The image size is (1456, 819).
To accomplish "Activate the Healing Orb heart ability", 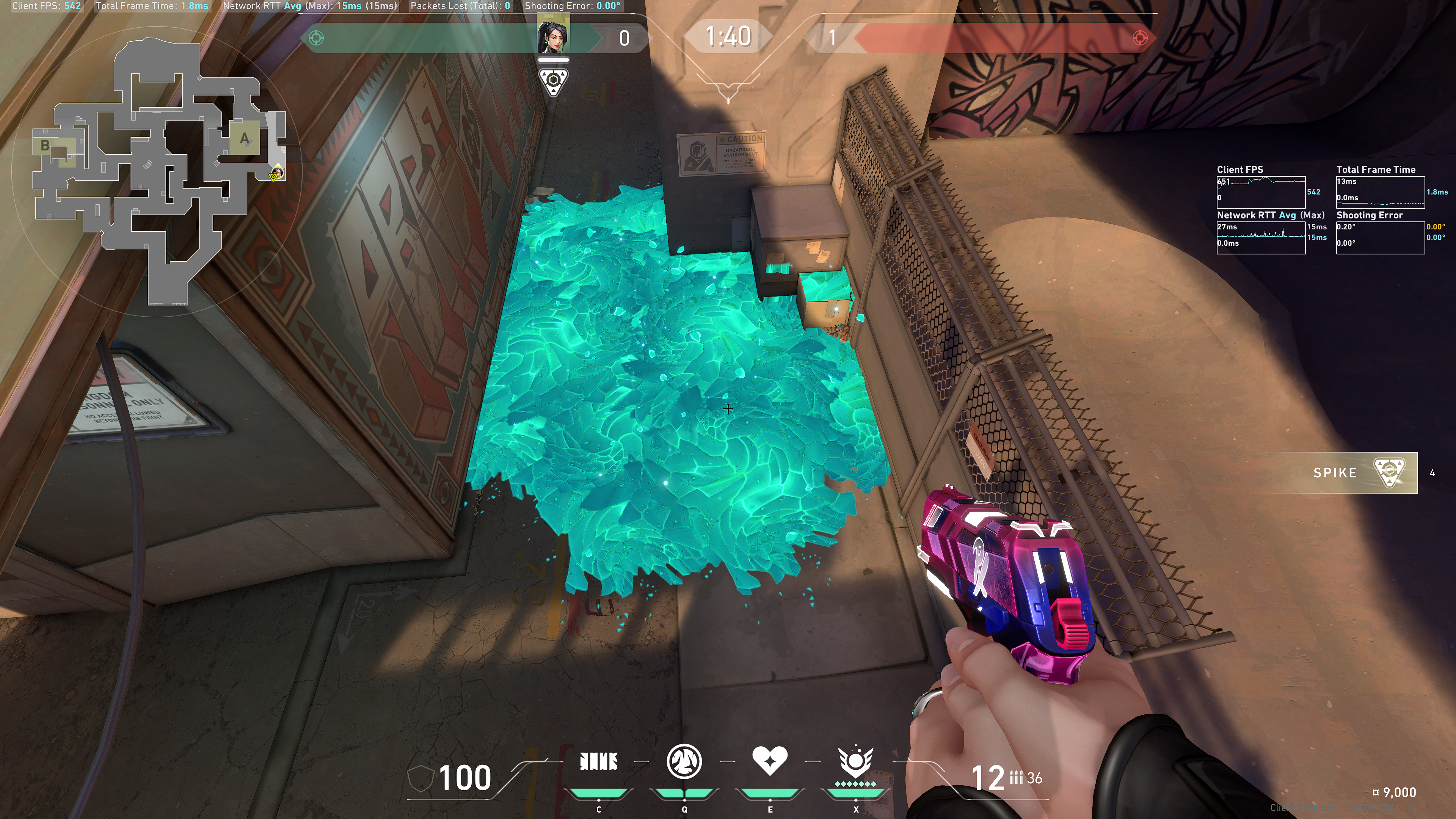I will [769, 761].
